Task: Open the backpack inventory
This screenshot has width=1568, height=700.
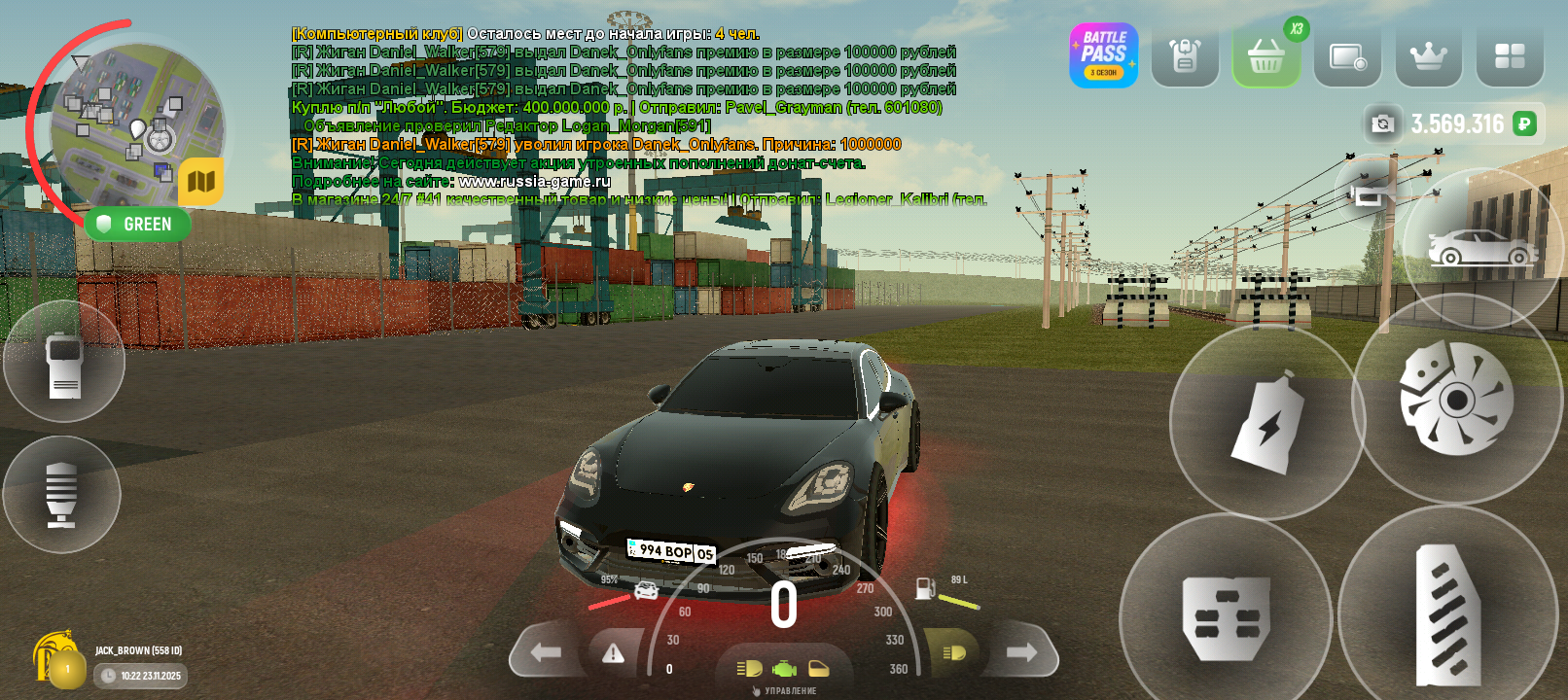Action: point(1185,55)
